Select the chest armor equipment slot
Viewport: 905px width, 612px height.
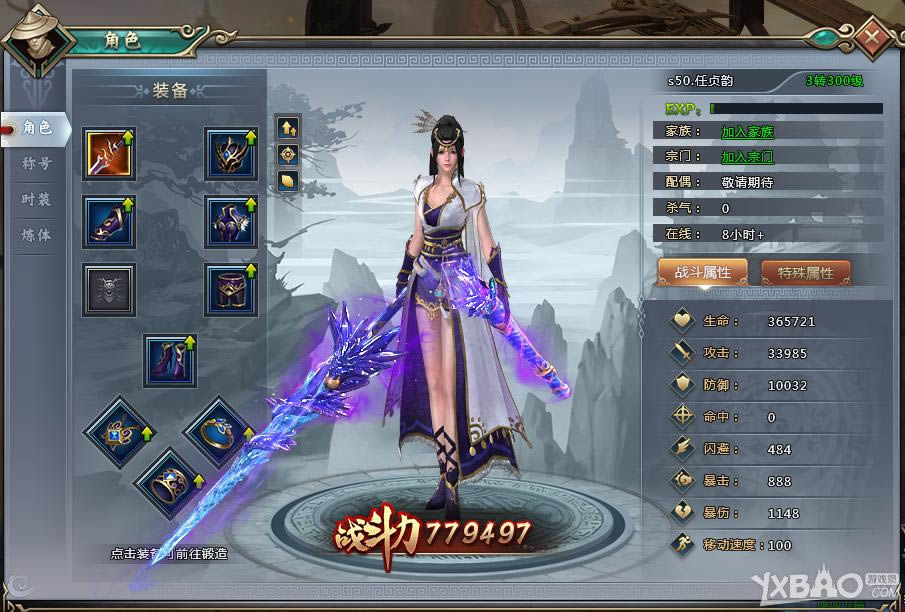(231, 222)
